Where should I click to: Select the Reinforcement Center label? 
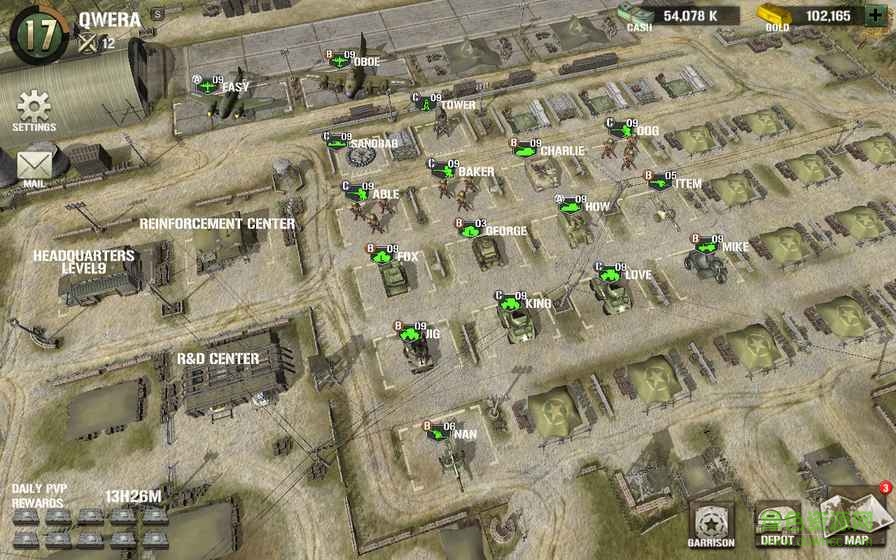pos(217,224)
